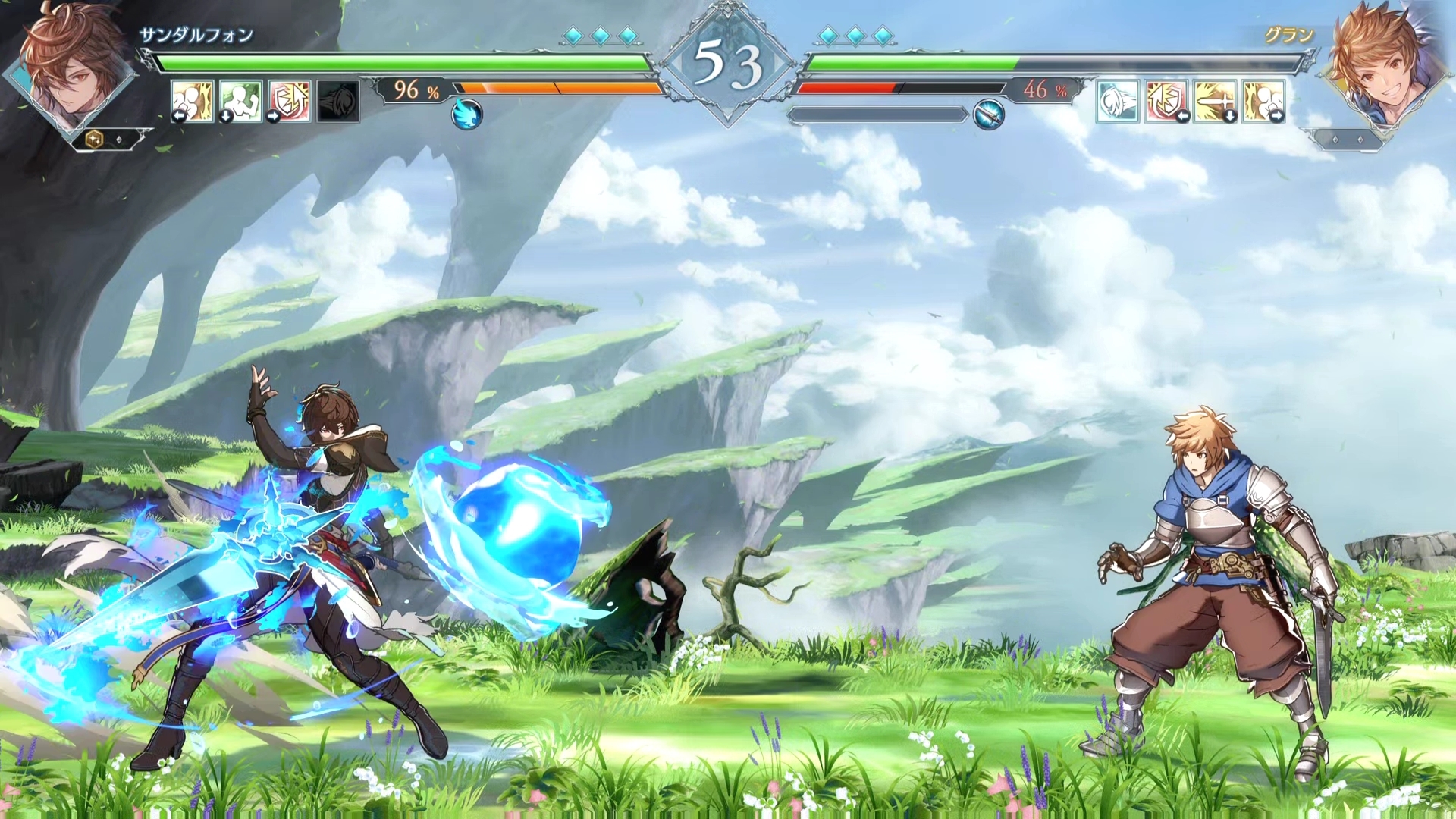
Task: Click the blue wing emblem under Sandalphon's gauge
Action: click(466, 115)
